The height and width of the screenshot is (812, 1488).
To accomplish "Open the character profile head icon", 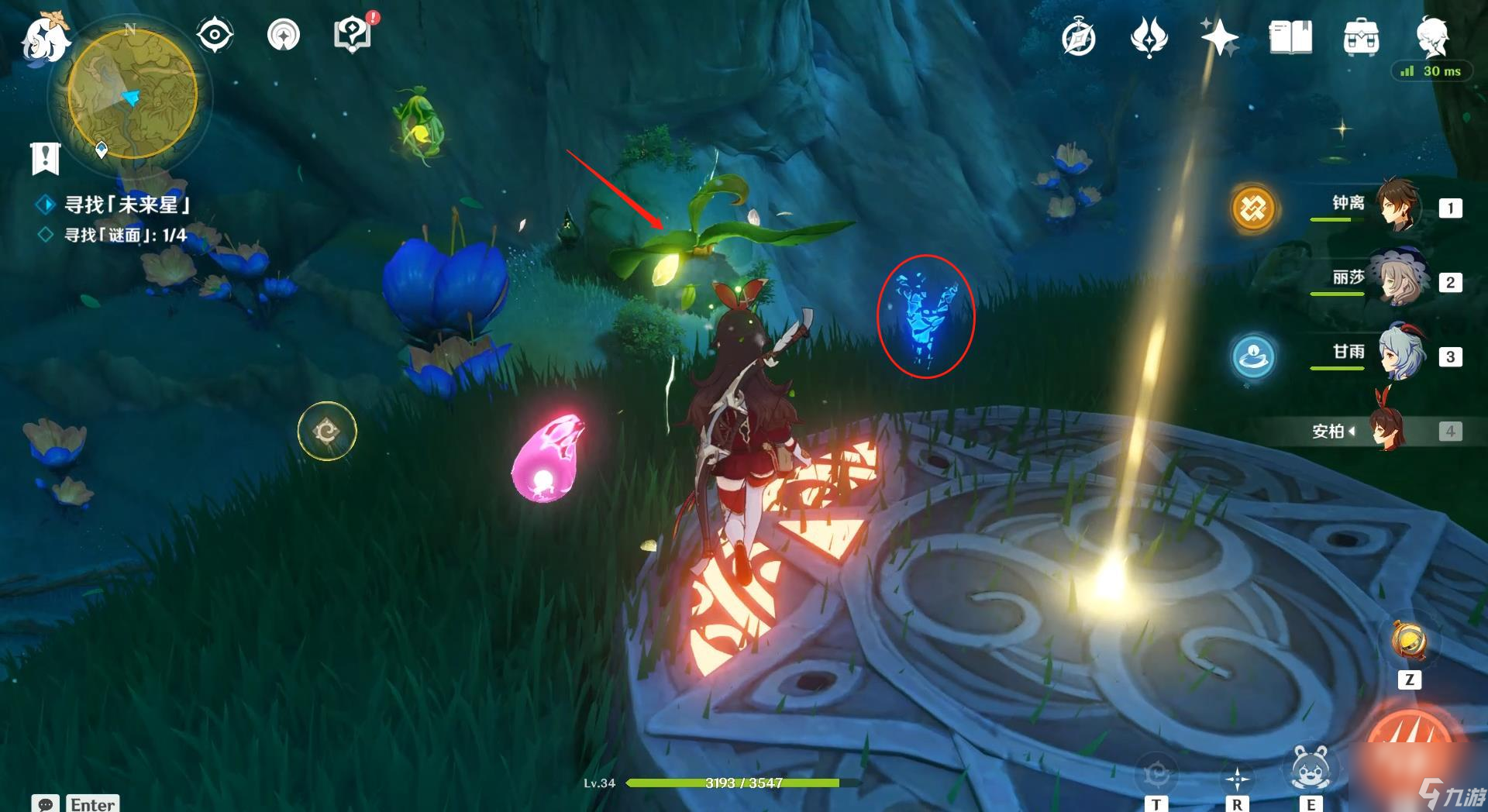I will 1432,36.
